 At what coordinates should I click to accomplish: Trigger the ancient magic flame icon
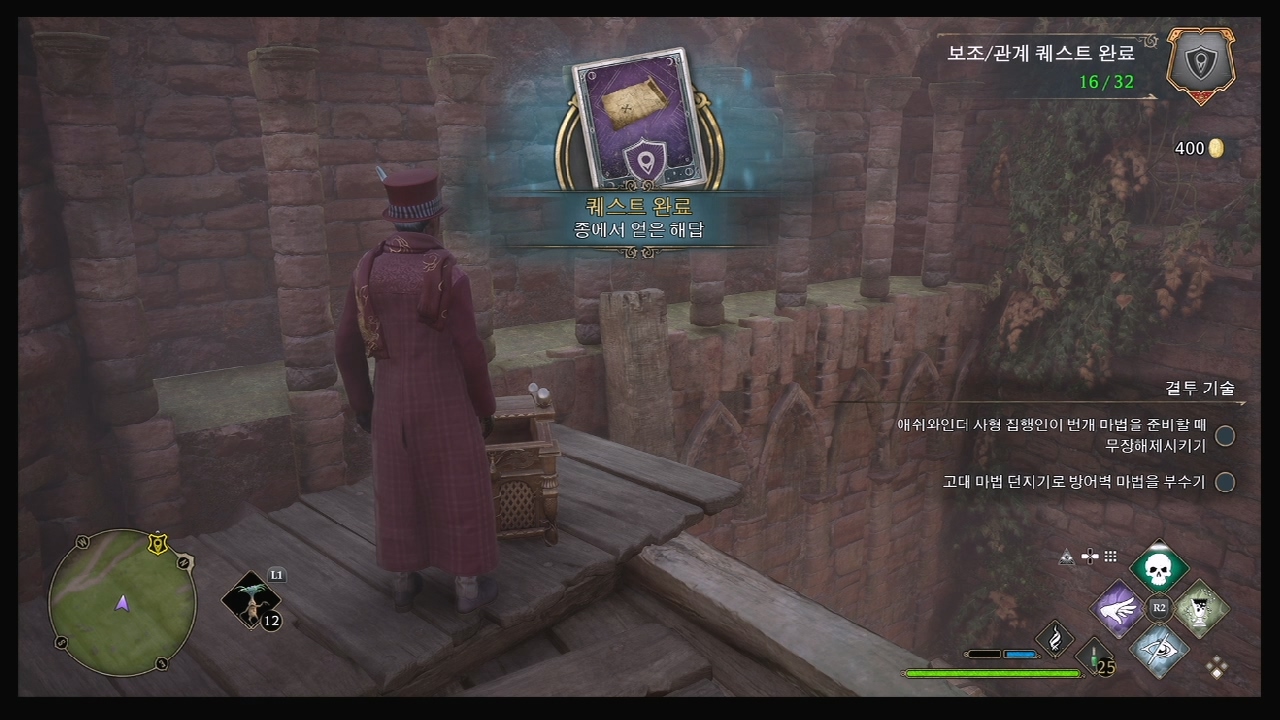[x=1054, y=638]
